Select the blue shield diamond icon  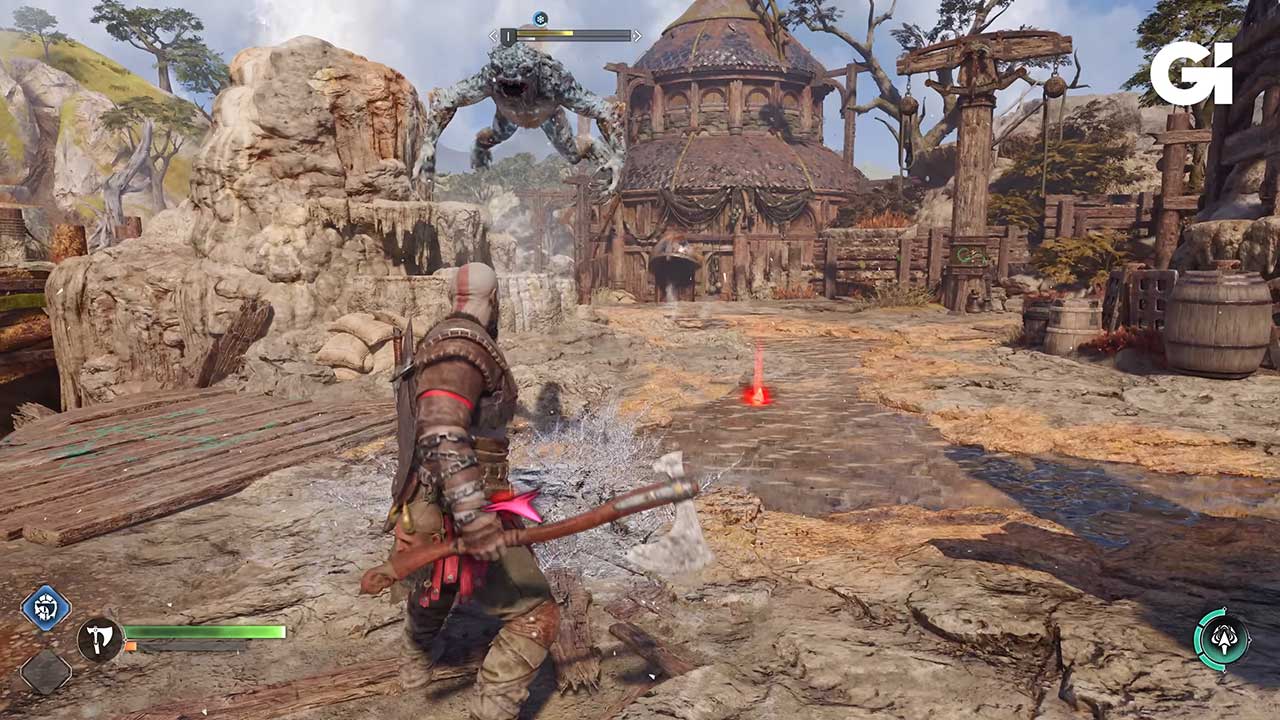coord(46,608)
